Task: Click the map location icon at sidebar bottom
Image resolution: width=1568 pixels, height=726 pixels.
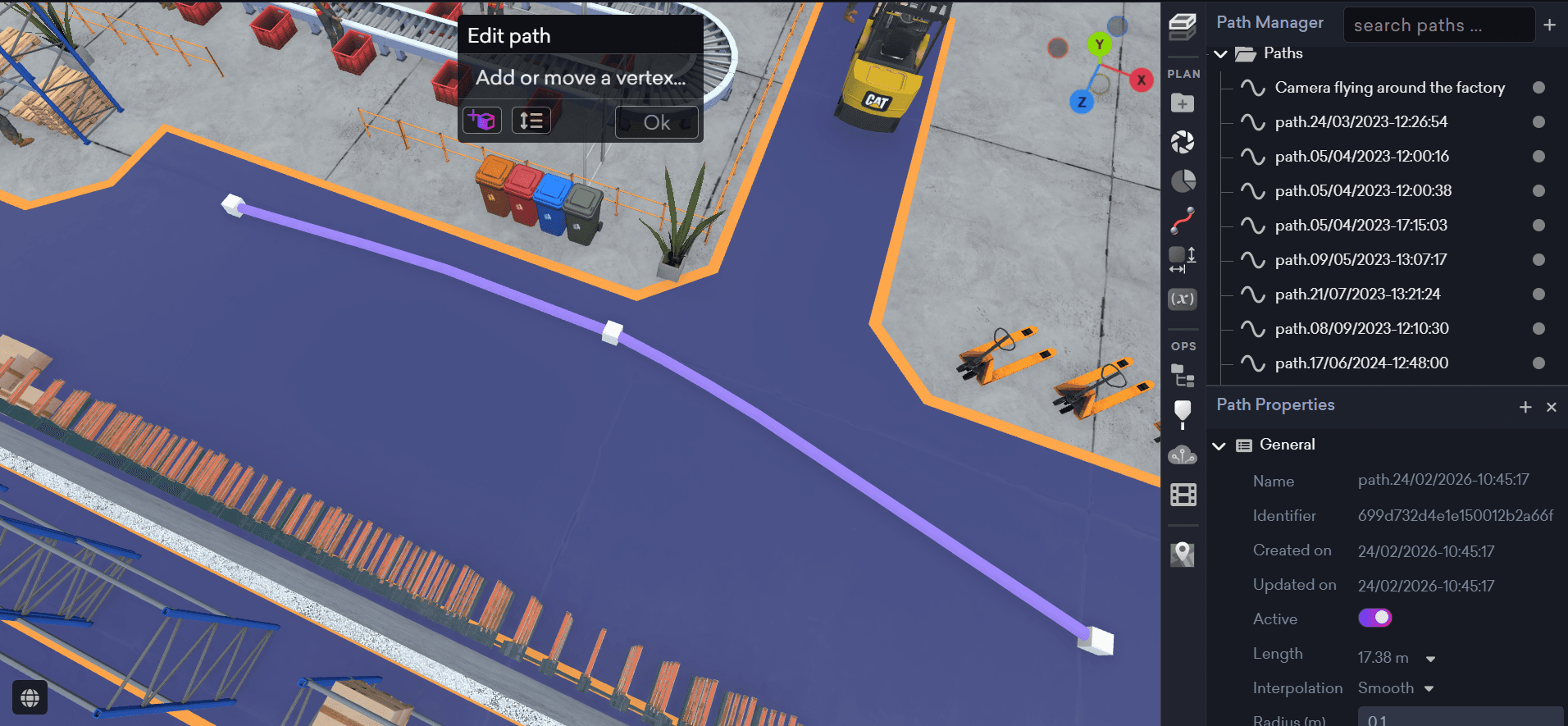Action: point(1183,554)
